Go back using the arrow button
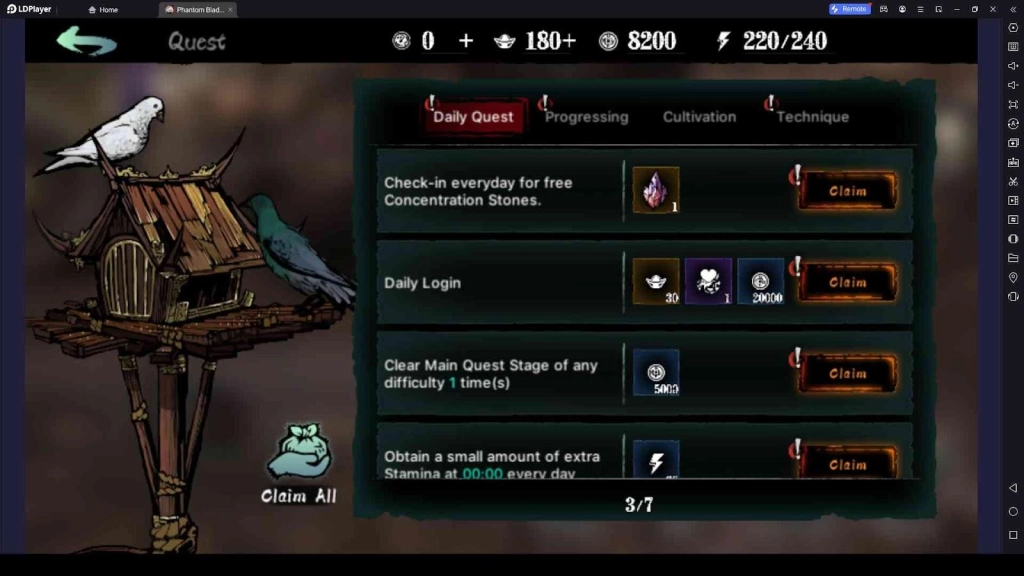This screenshot has width=1024, height=576. pyautogui.click(x=86, y=41)
